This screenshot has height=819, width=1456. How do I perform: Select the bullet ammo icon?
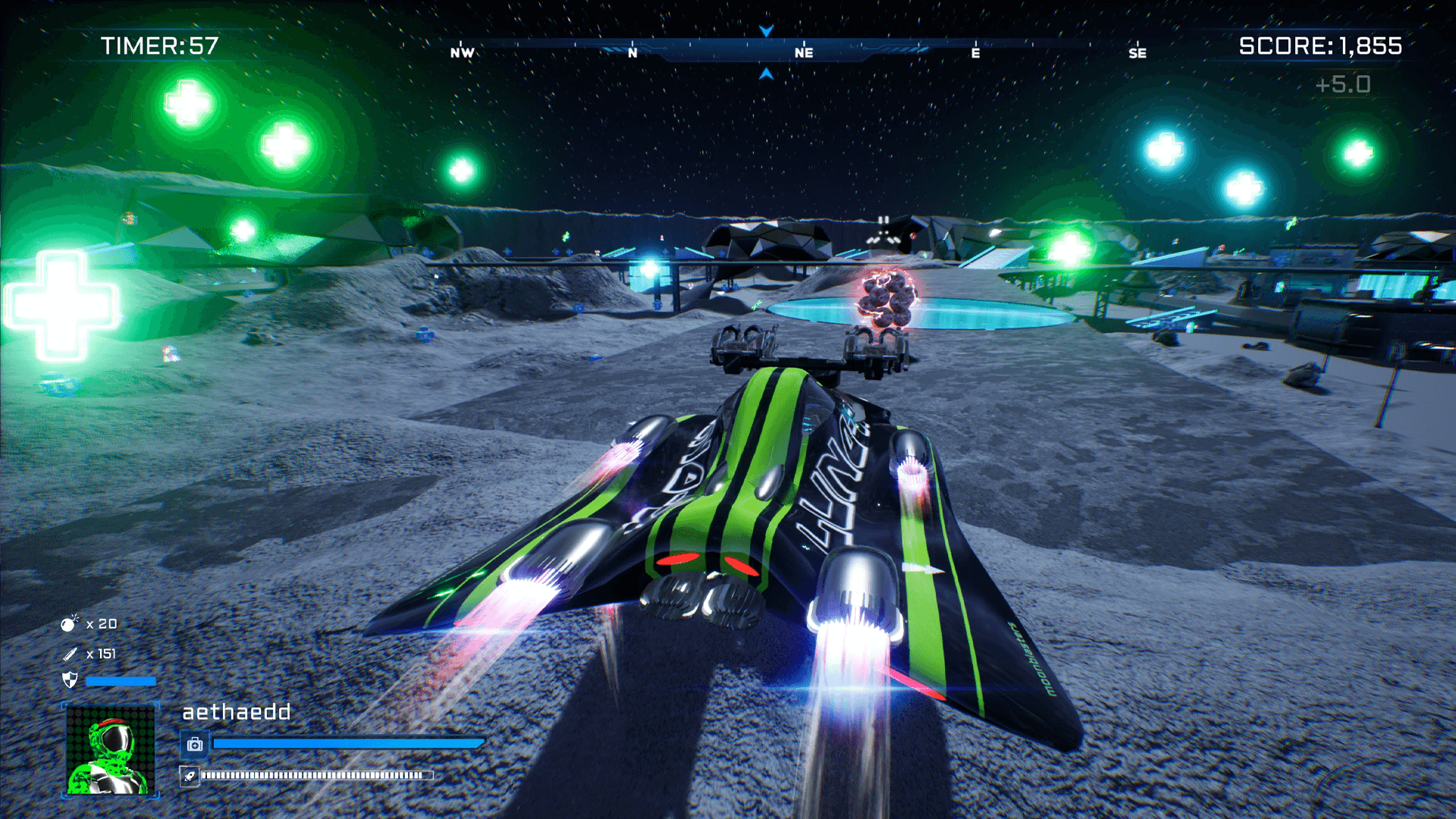click(70, 654)
